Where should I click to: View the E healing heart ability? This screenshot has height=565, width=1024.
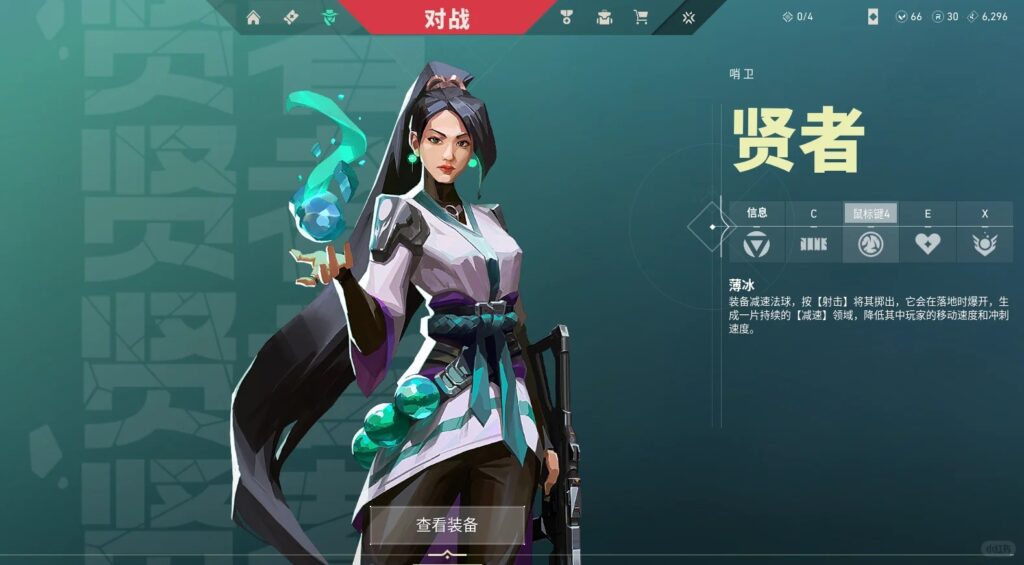(x=927, y=243)
